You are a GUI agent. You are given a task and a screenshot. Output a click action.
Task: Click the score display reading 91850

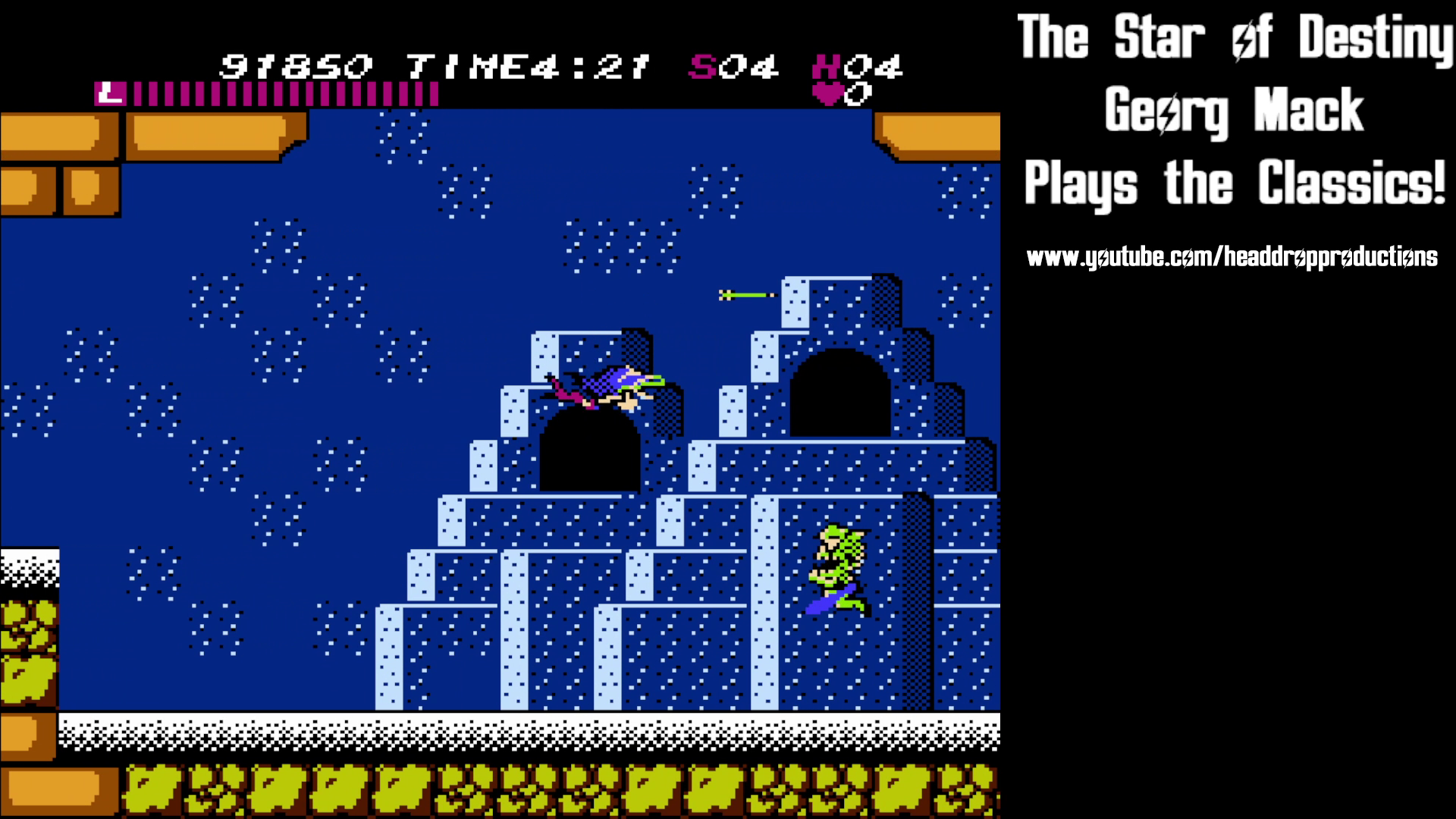tap(296, 67)
